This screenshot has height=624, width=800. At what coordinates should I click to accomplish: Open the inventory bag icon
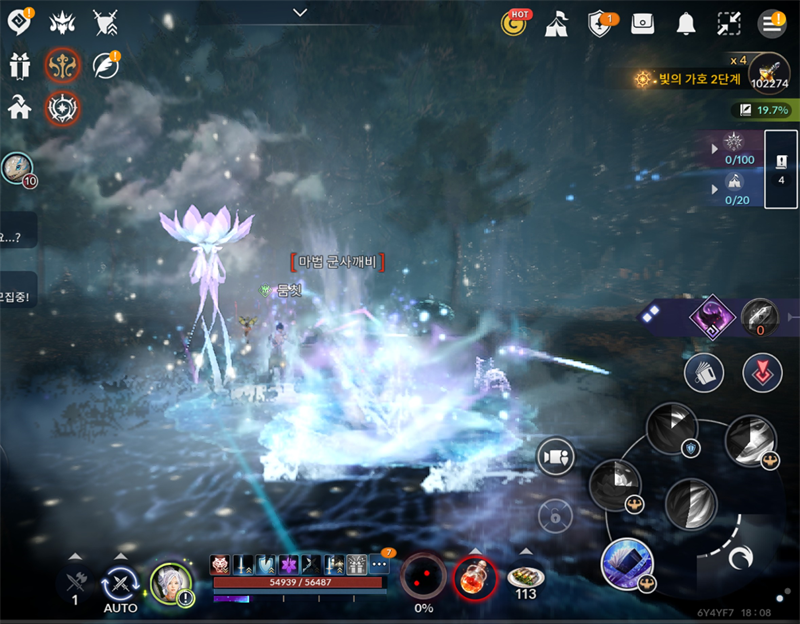643,24
